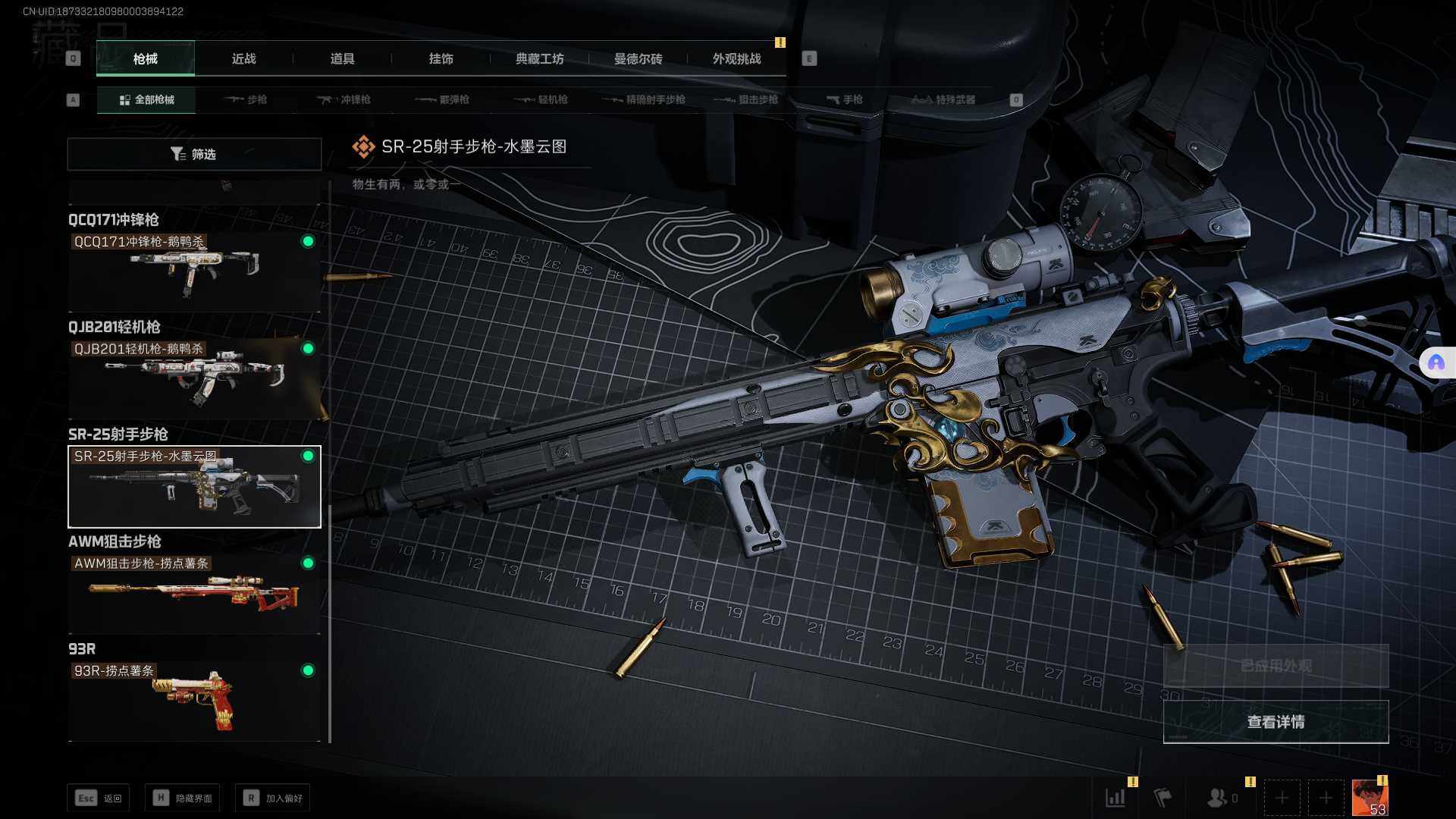Open the 曼德尔砖 tab
Screen dimensions: 1456x819
638,59
